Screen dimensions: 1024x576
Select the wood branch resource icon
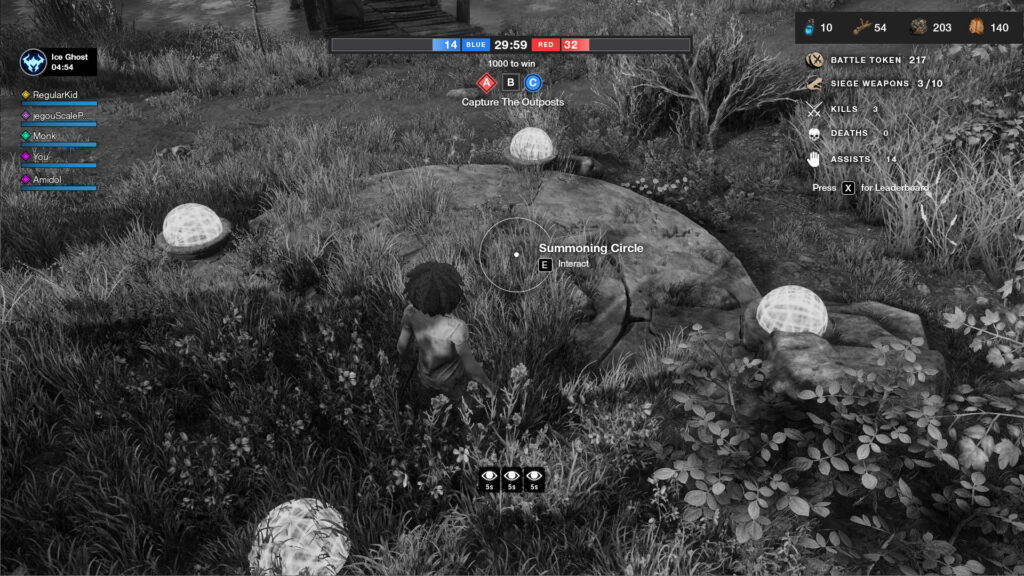[861, 28]
